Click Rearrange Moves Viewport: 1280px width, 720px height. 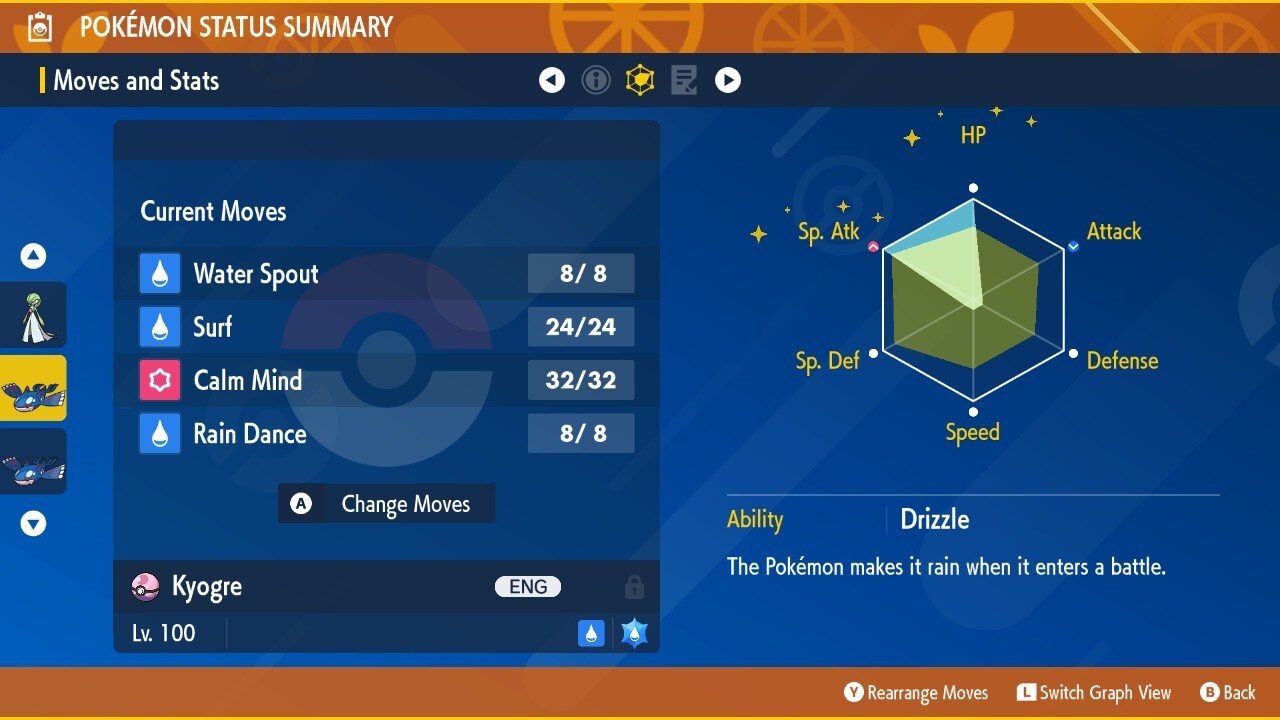916,693
